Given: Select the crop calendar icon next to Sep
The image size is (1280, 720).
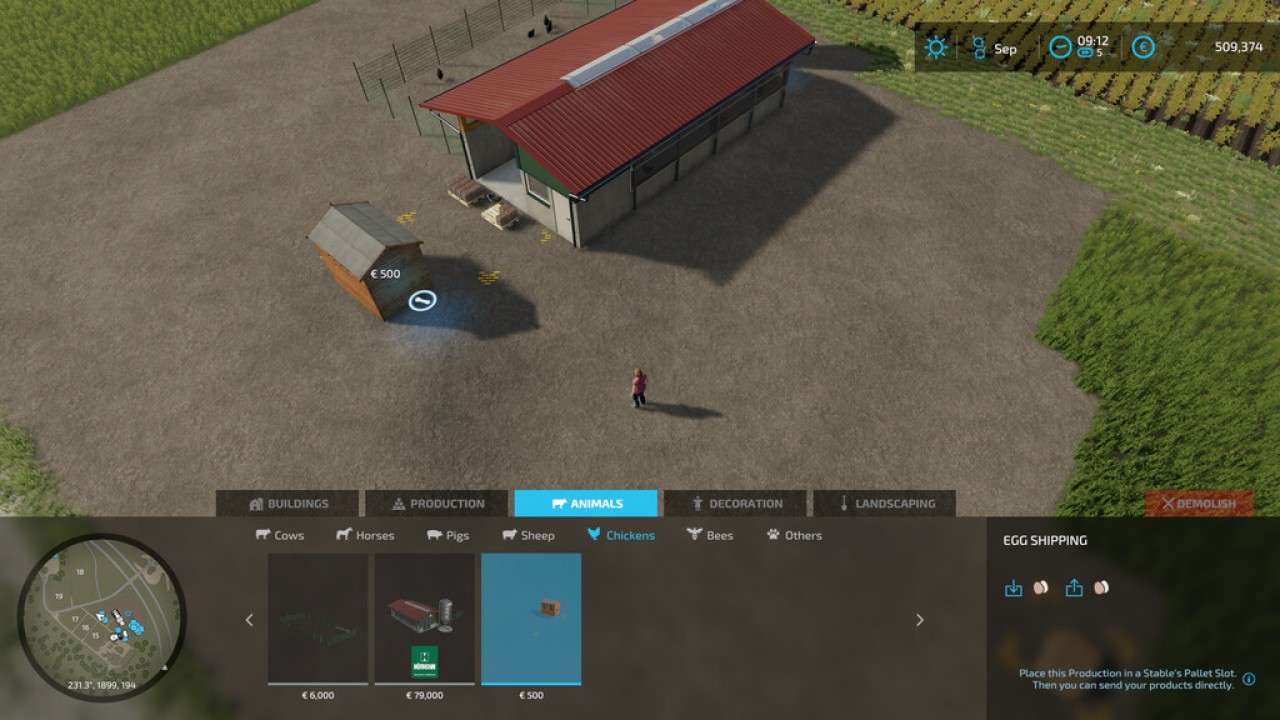Looking at the screenshot, I should coord(978,47).
